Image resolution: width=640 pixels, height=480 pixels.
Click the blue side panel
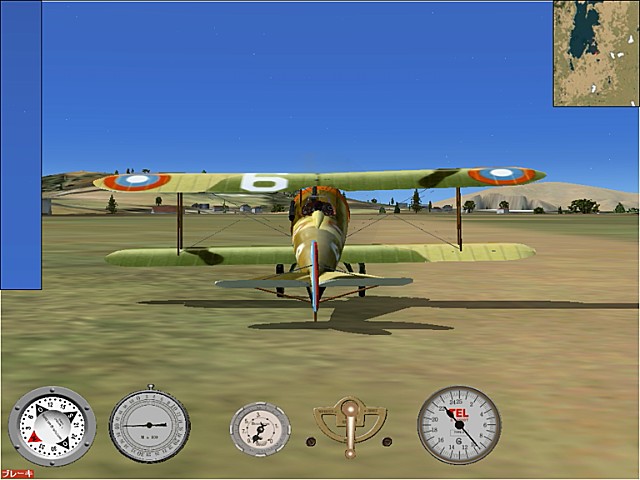(21, 146)
